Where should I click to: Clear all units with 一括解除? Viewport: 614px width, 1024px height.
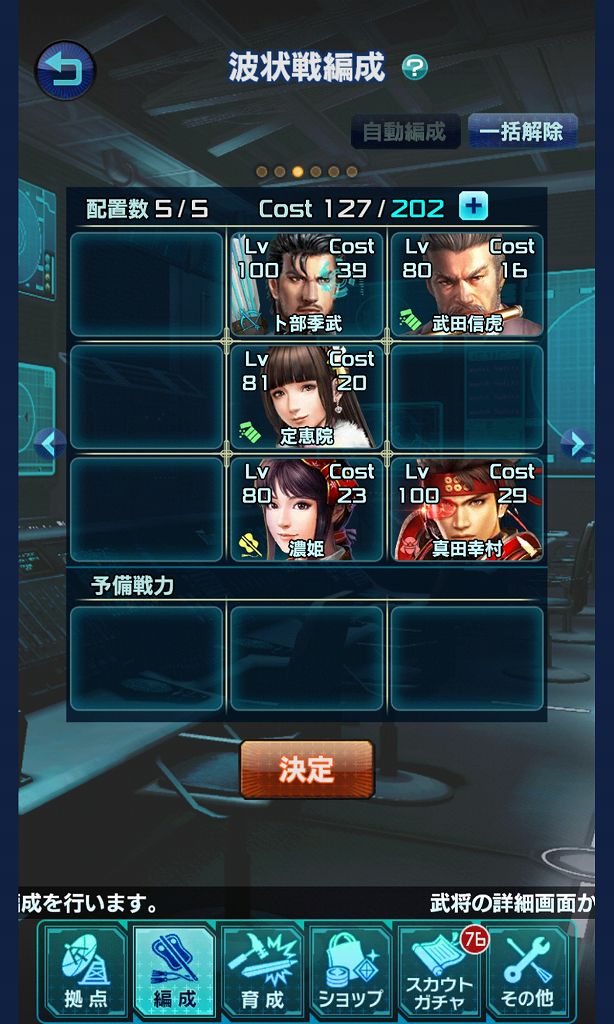[x=521, y=131]
